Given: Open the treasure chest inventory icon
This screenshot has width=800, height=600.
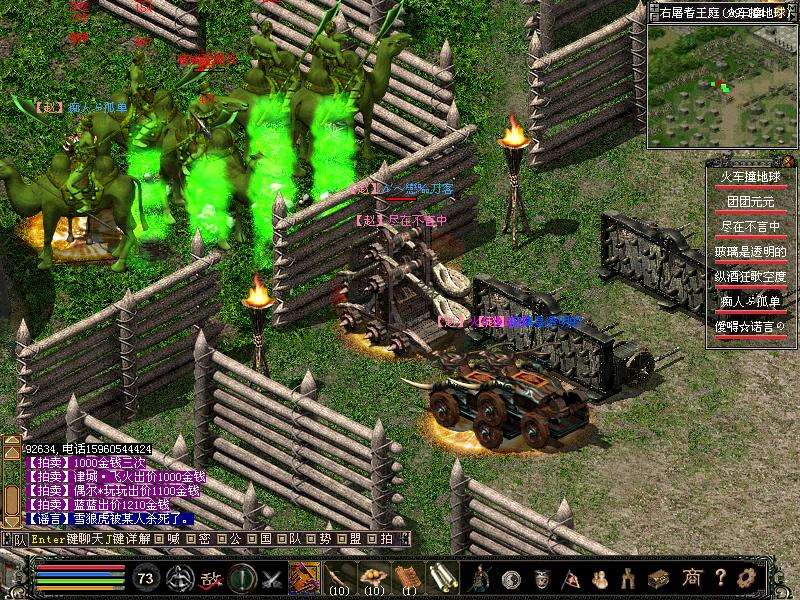Looking at the screenshot, I should pyautogui.click(x=659, y=577).
